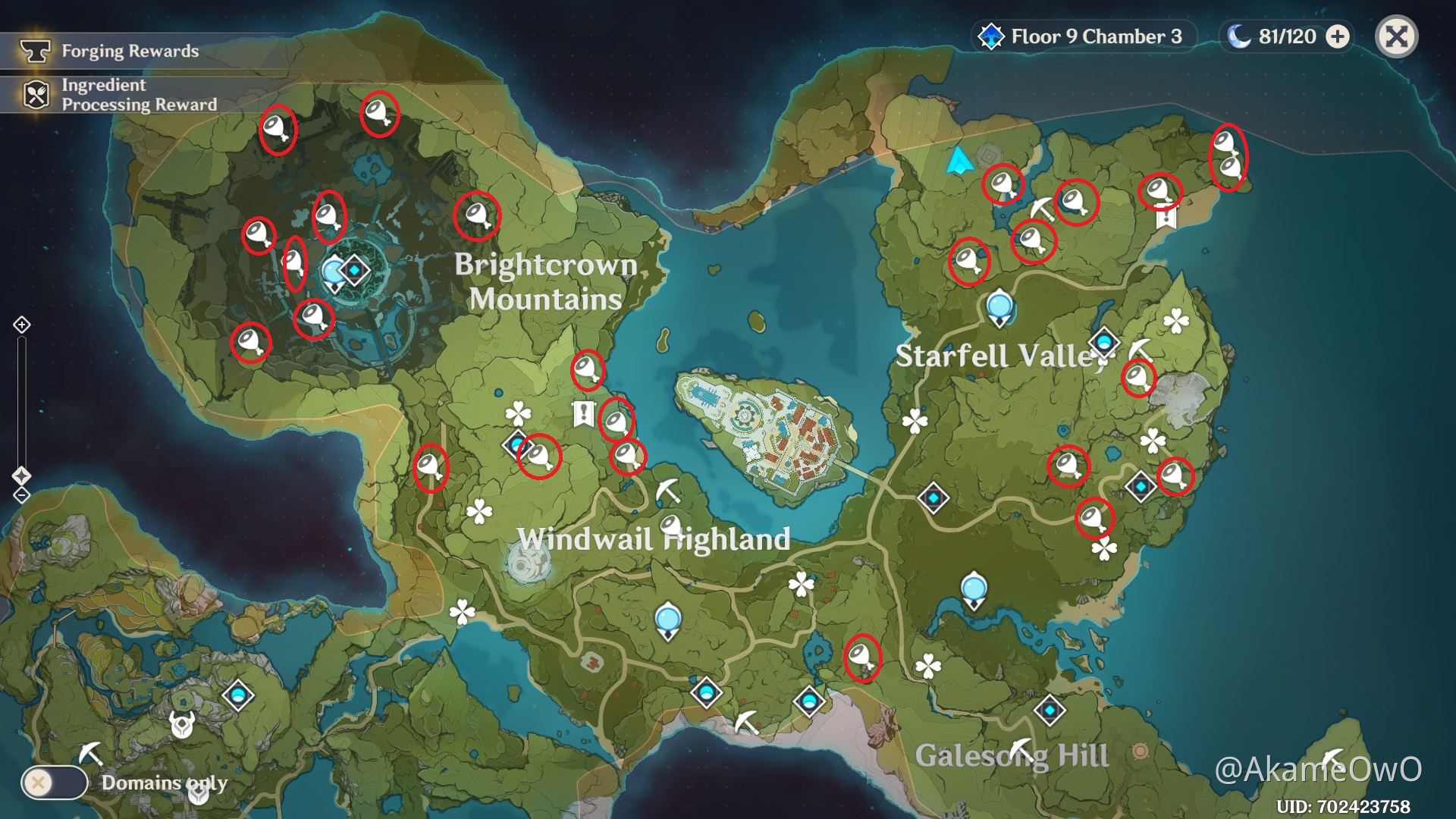
Task: Click the teleport waypoint in Galesong Hill
Action: pos(1050,711)
